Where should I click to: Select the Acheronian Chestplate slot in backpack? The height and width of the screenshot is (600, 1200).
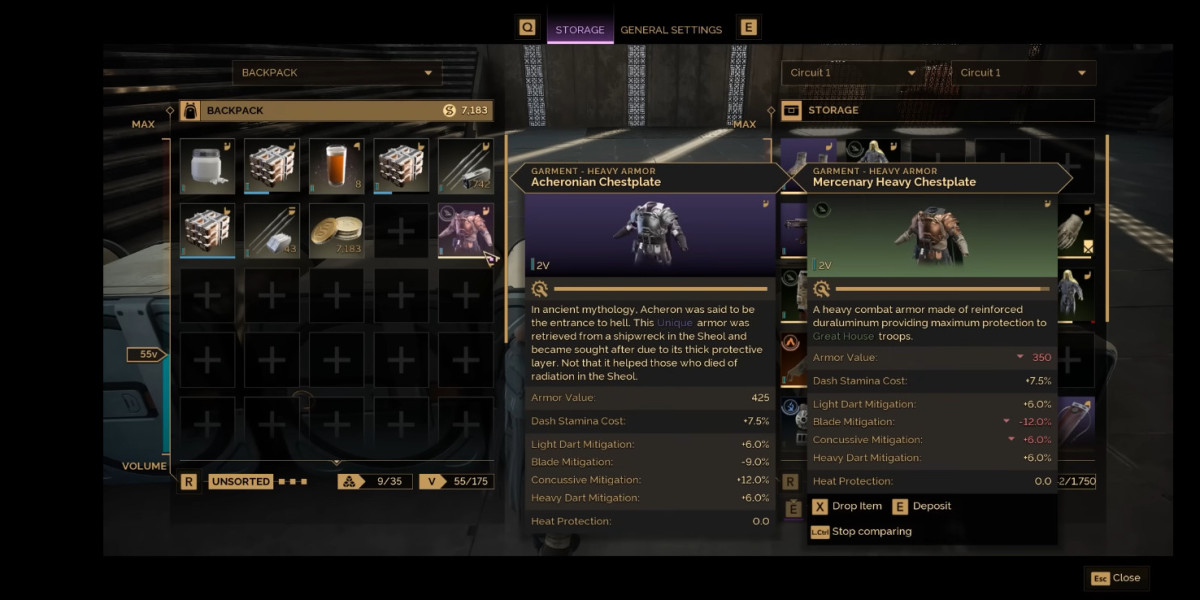tap(465, 230)
